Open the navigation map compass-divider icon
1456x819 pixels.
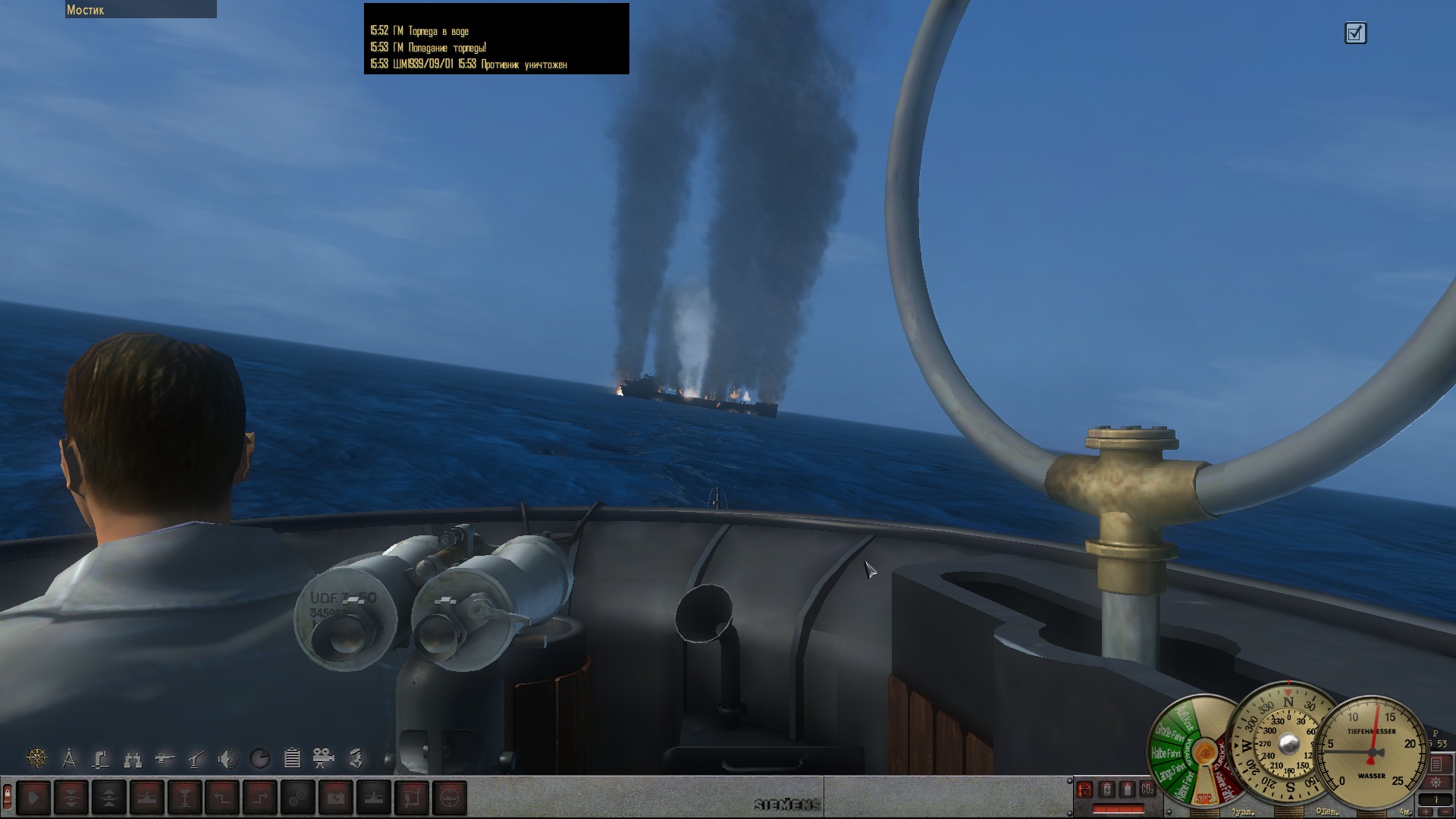pyautogui.click(x=69, y=758)
